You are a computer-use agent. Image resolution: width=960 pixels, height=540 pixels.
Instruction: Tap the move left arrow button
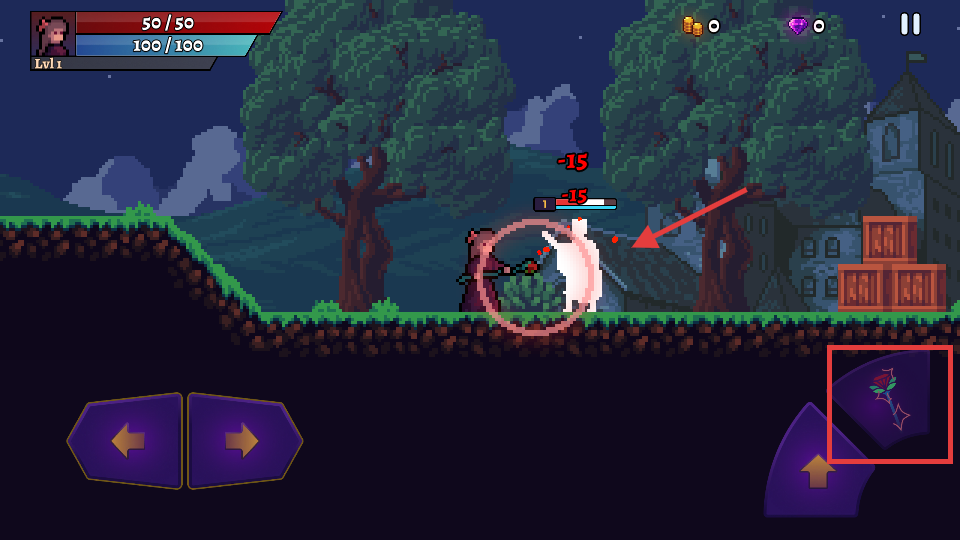(x=127, y=441)
